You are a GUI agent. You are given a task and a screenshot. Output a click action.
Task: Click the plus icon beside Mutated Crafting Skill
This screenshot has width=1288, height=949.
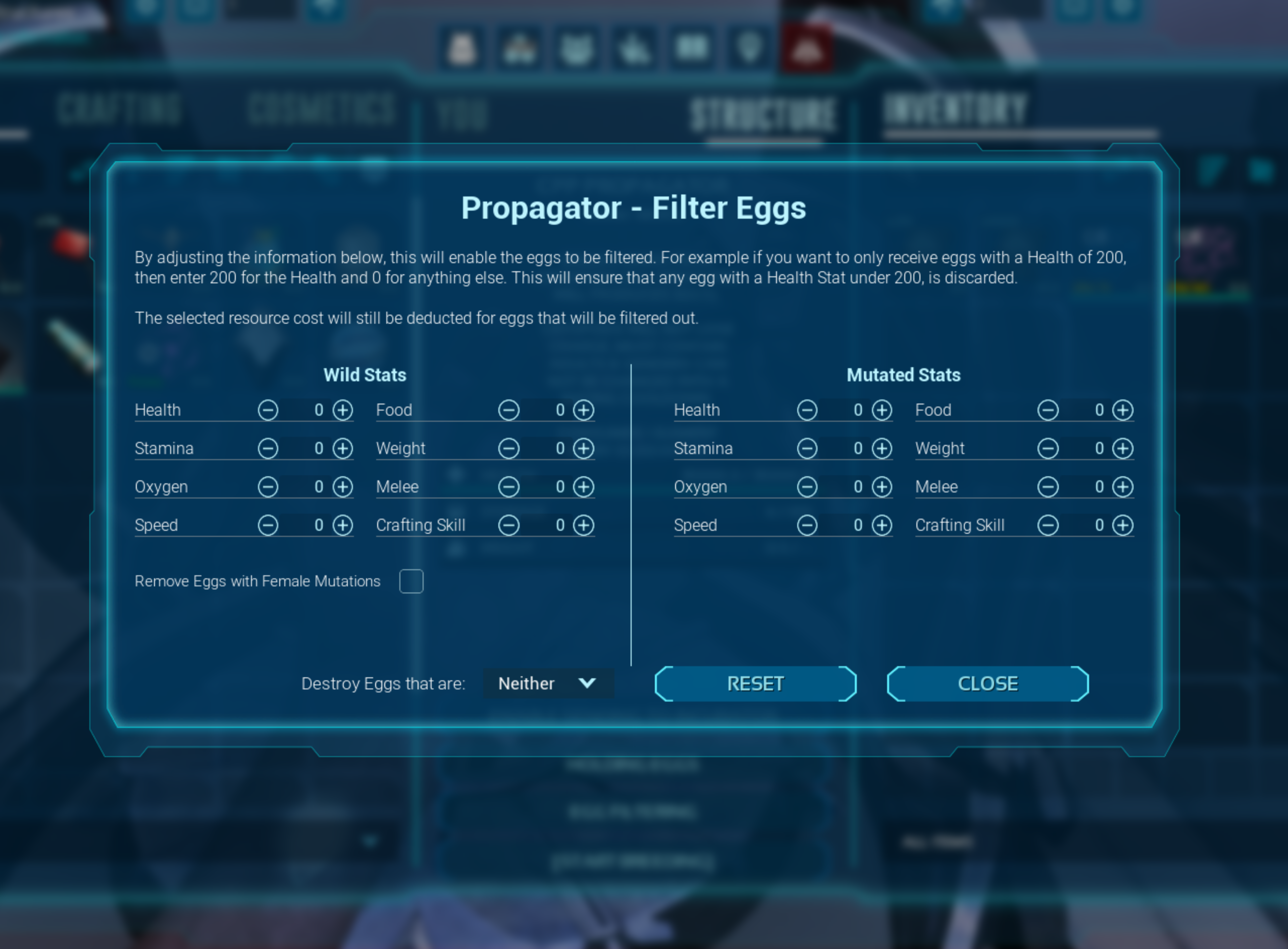click(x=1124, y=524)
